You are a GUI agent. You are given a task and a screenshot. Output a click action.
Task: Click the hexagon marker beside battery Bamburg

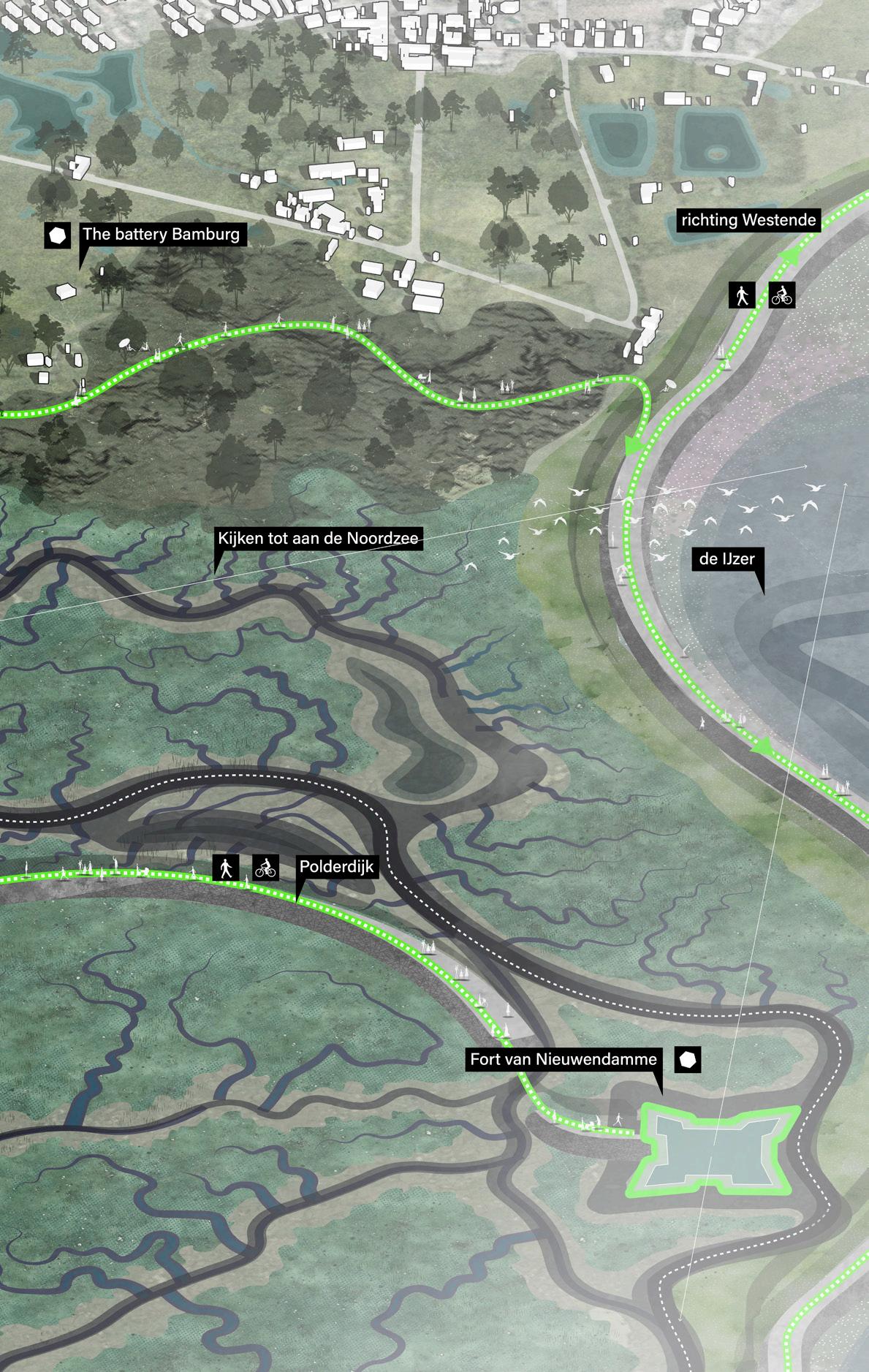[x=57, y=235]
